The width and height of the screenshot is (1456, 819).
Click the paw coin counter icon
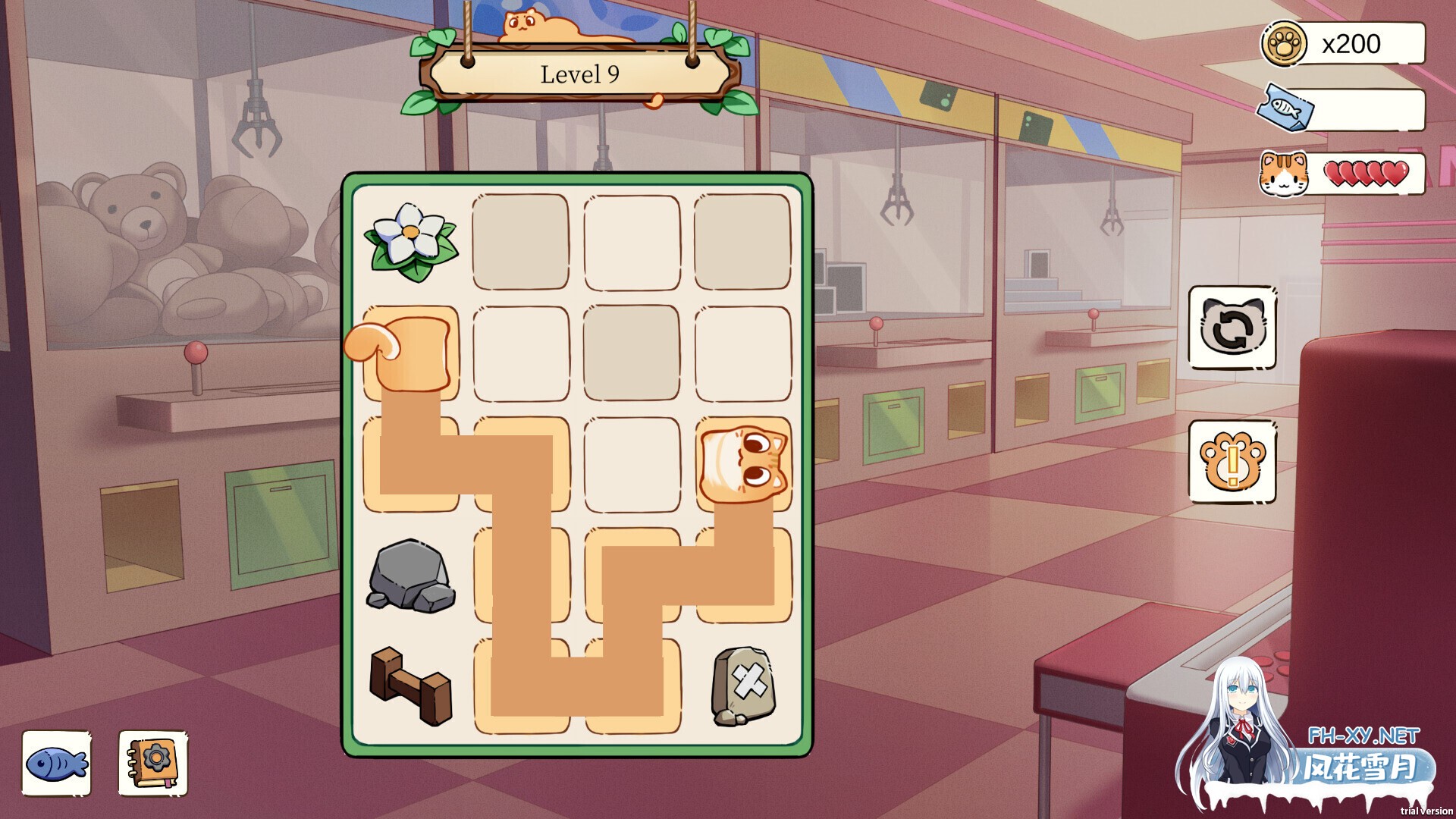click(x=1284, y=44)
